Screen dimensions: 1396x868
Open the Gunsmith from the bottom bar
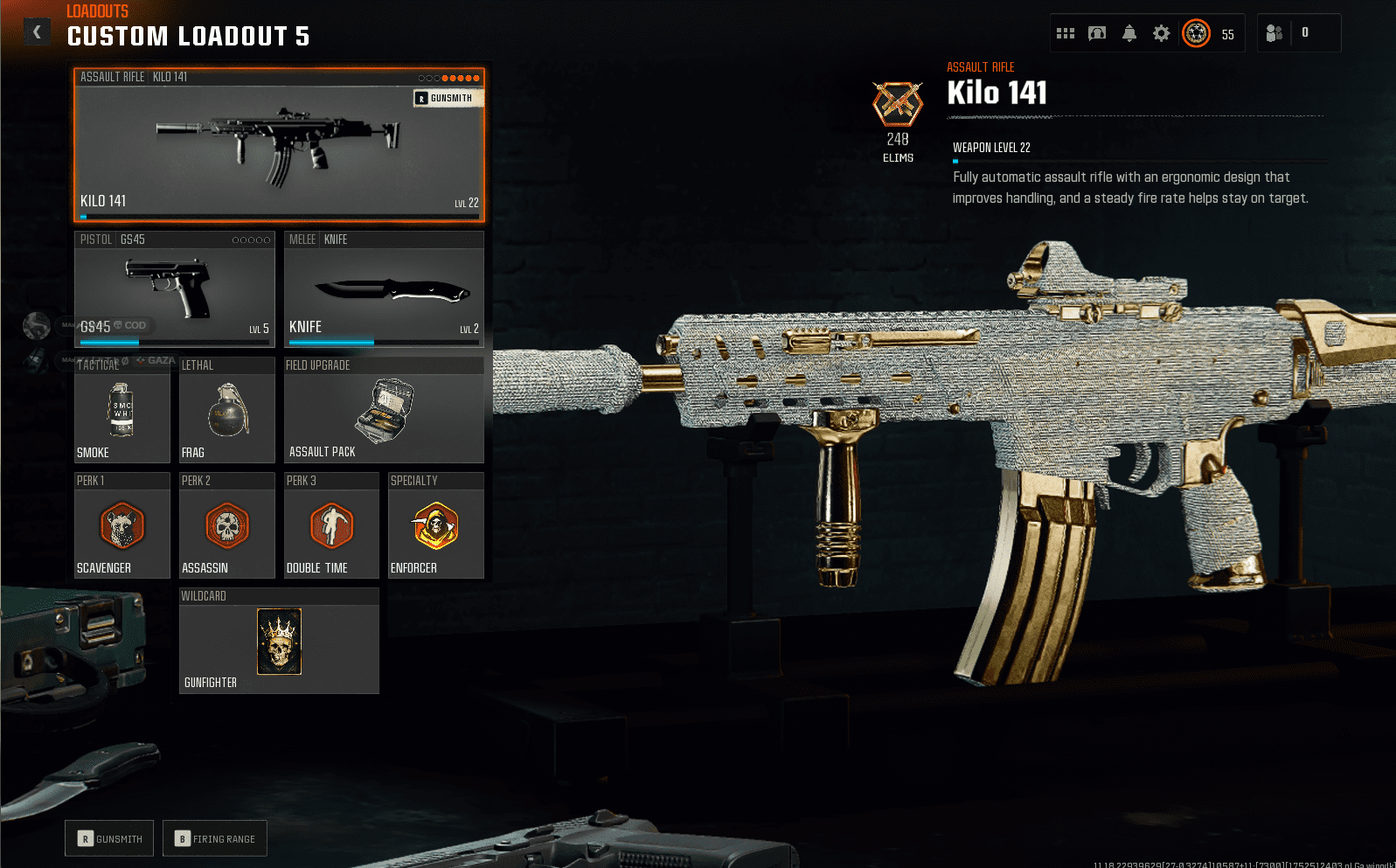click(109, 838)
